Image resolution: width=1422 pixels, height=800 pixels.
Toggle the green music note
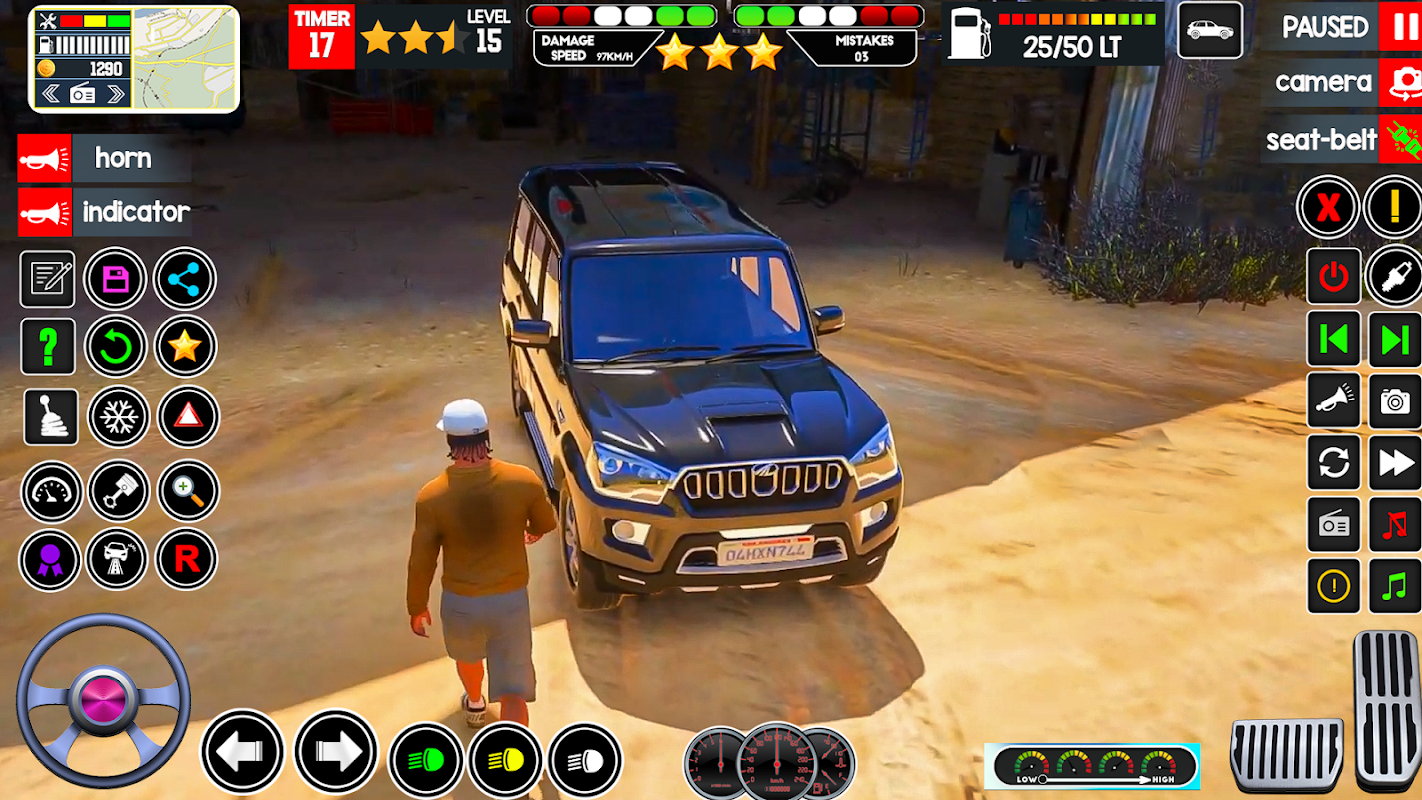[x=1394, y=586]
